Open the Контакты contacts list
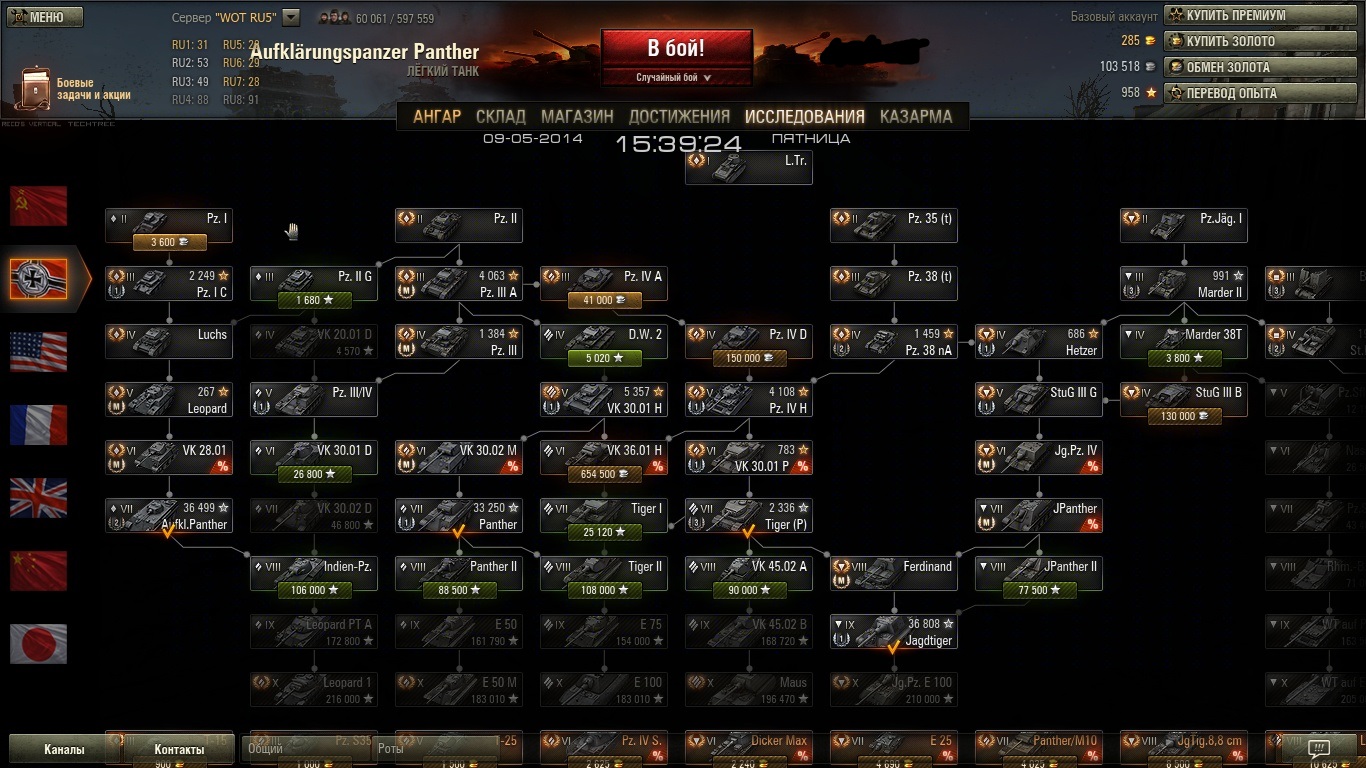 (x=179, y=749)
